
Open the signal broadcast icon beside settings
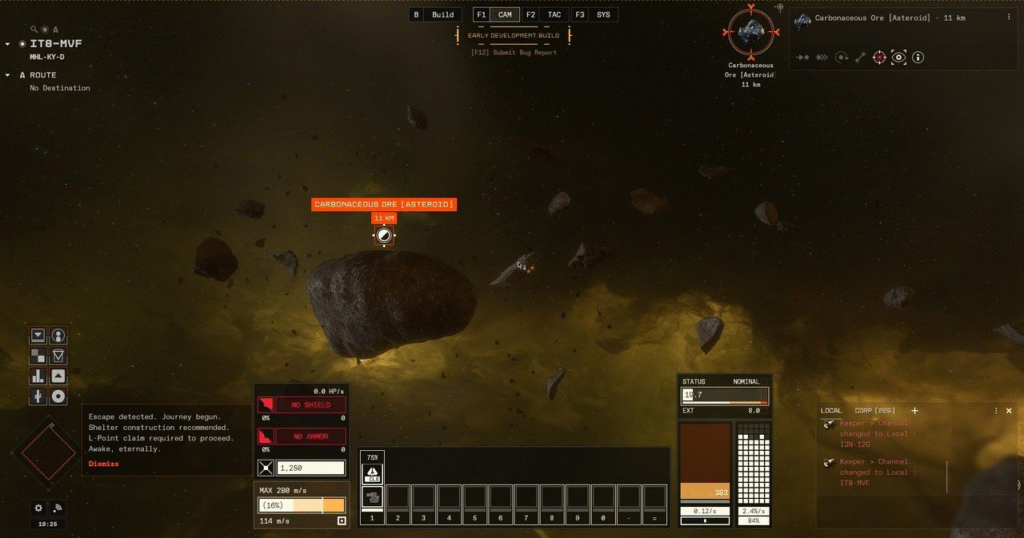[58, 507]
